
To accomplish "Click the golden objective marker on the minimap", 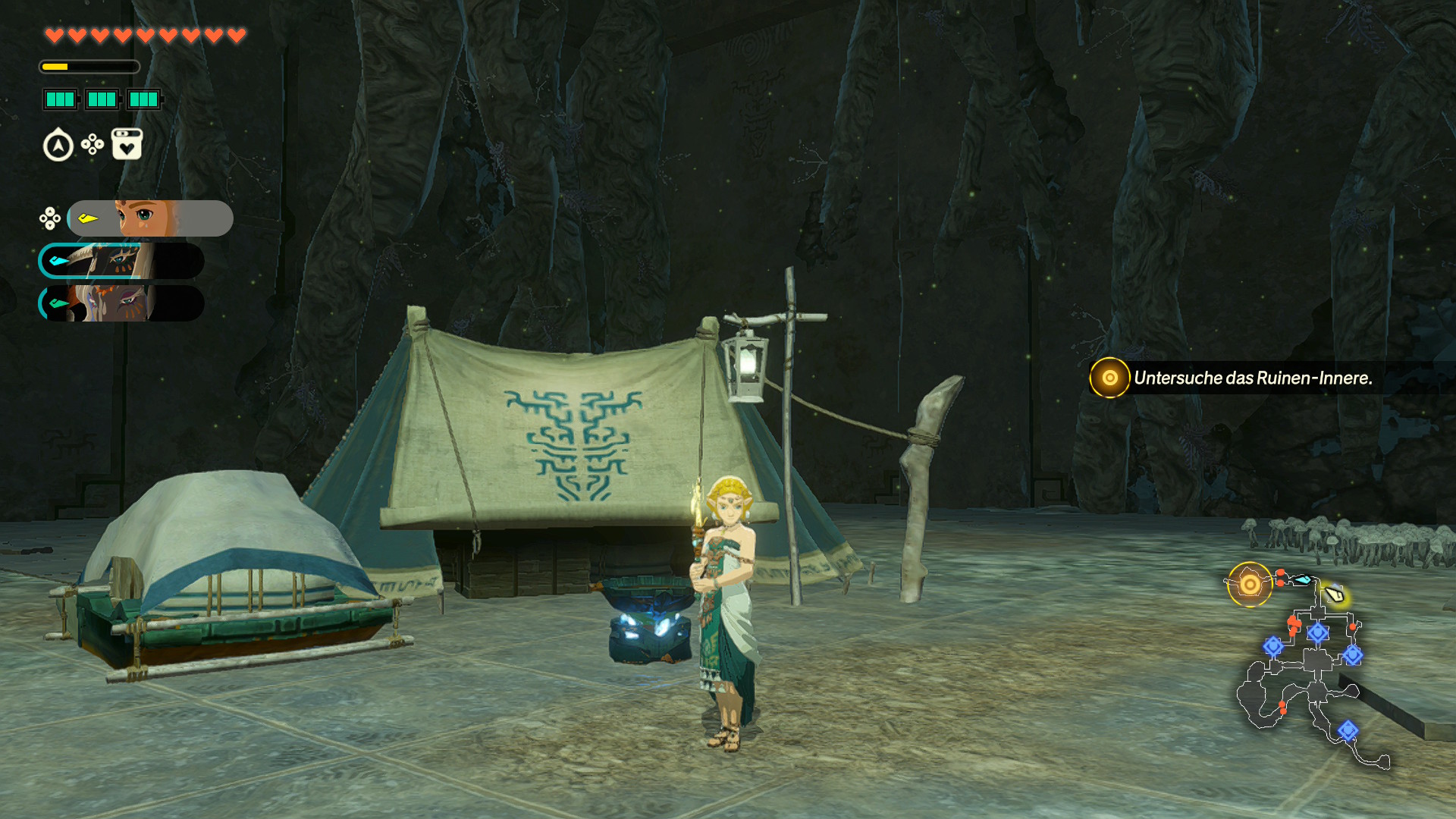I will [1249, 585].
